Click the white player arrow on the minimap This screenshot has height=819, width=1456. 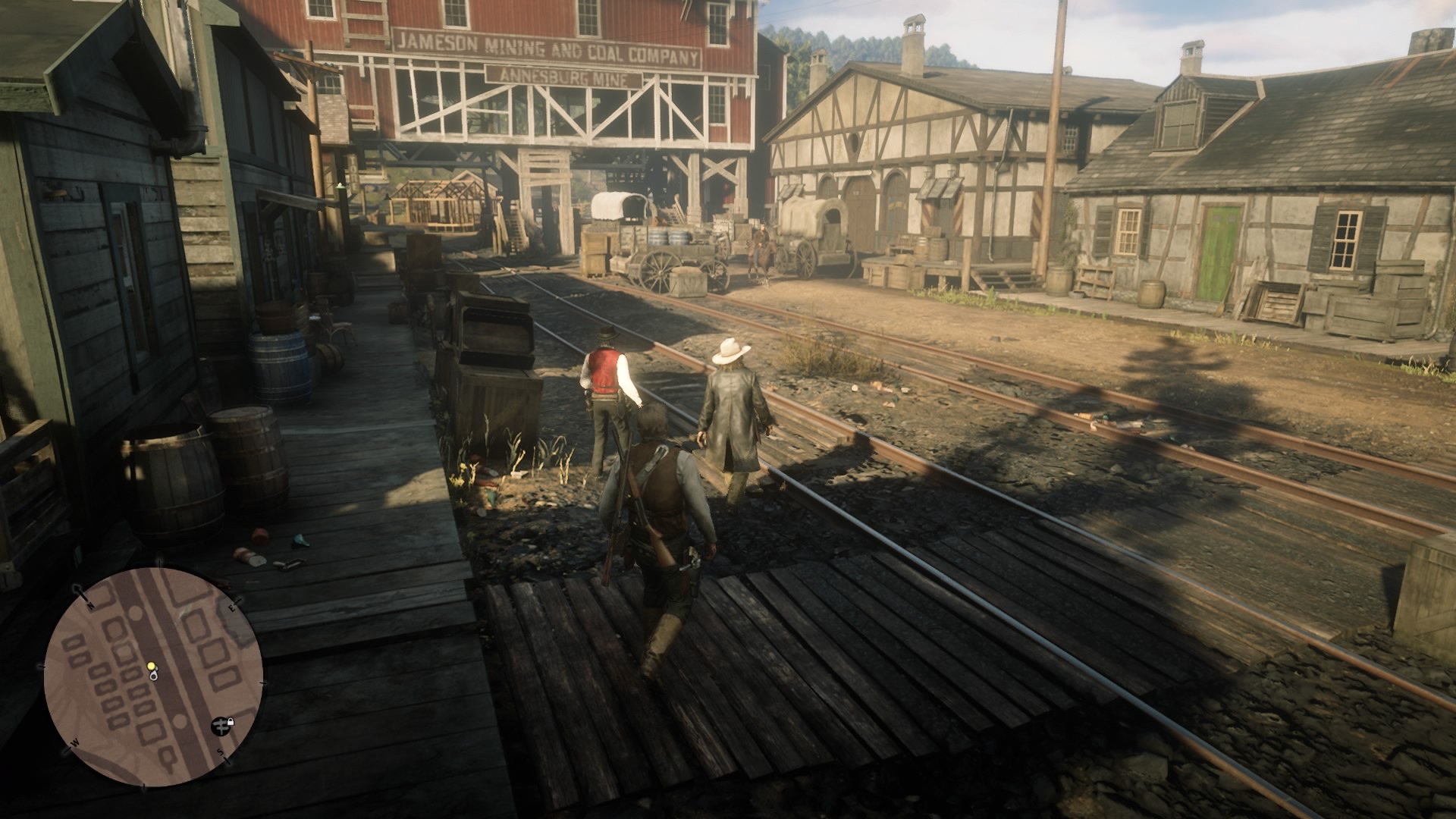pyautogui.click(x=154, y=676)
